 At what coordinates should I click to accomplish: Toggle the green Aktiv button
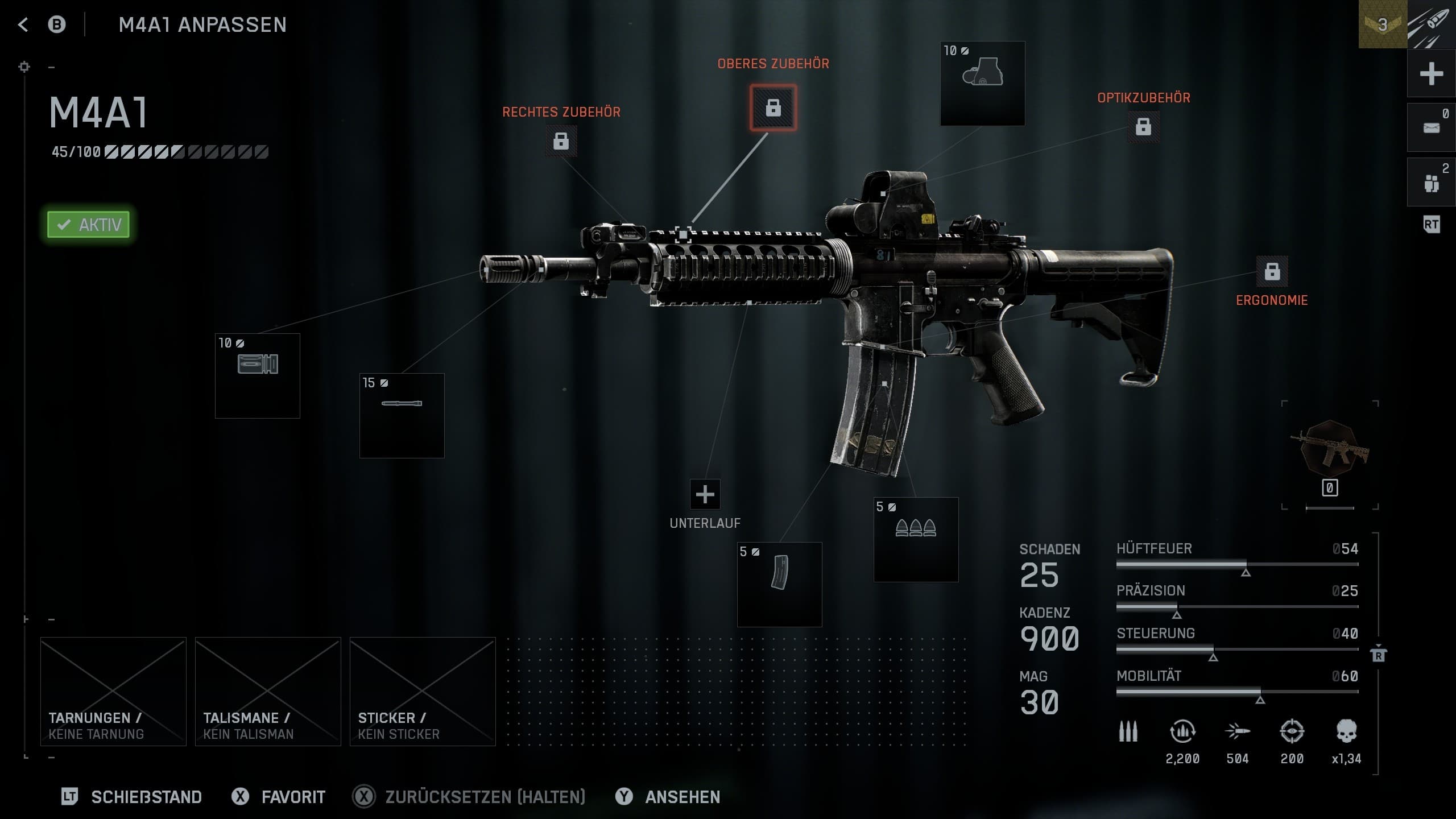click(x=89, y=225)
